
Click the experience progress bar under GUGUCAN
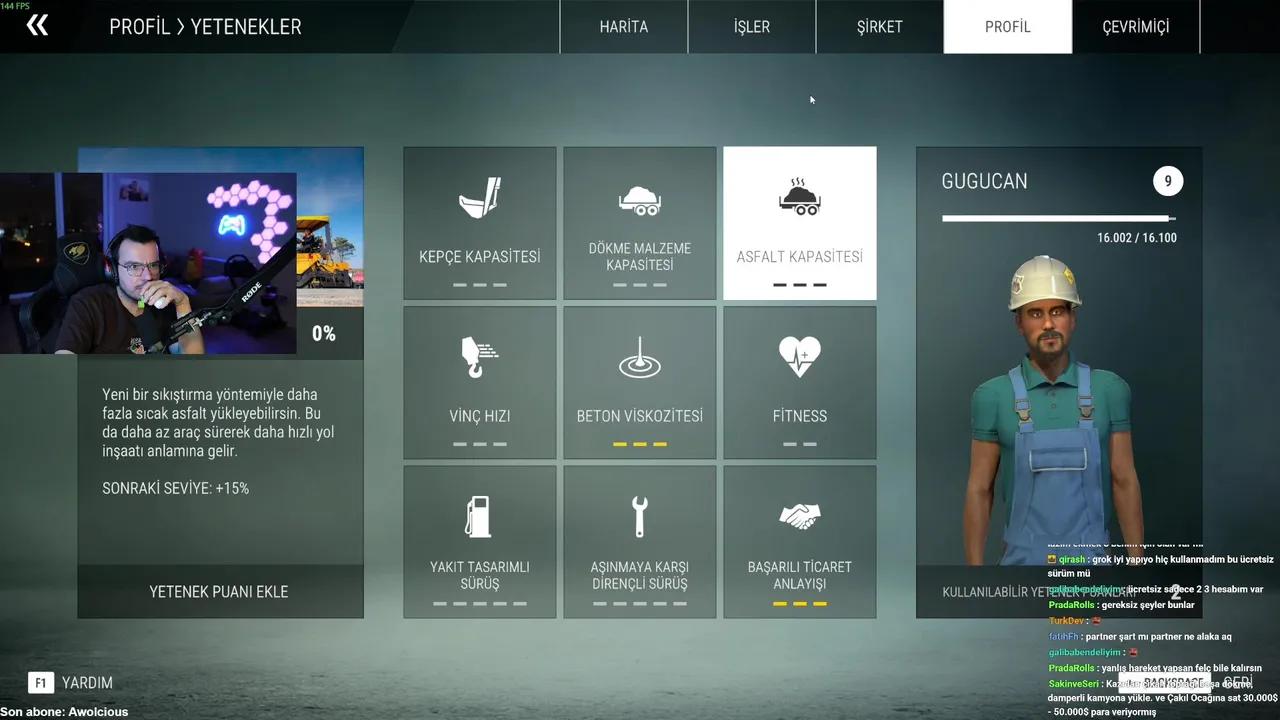point(1058,218)
